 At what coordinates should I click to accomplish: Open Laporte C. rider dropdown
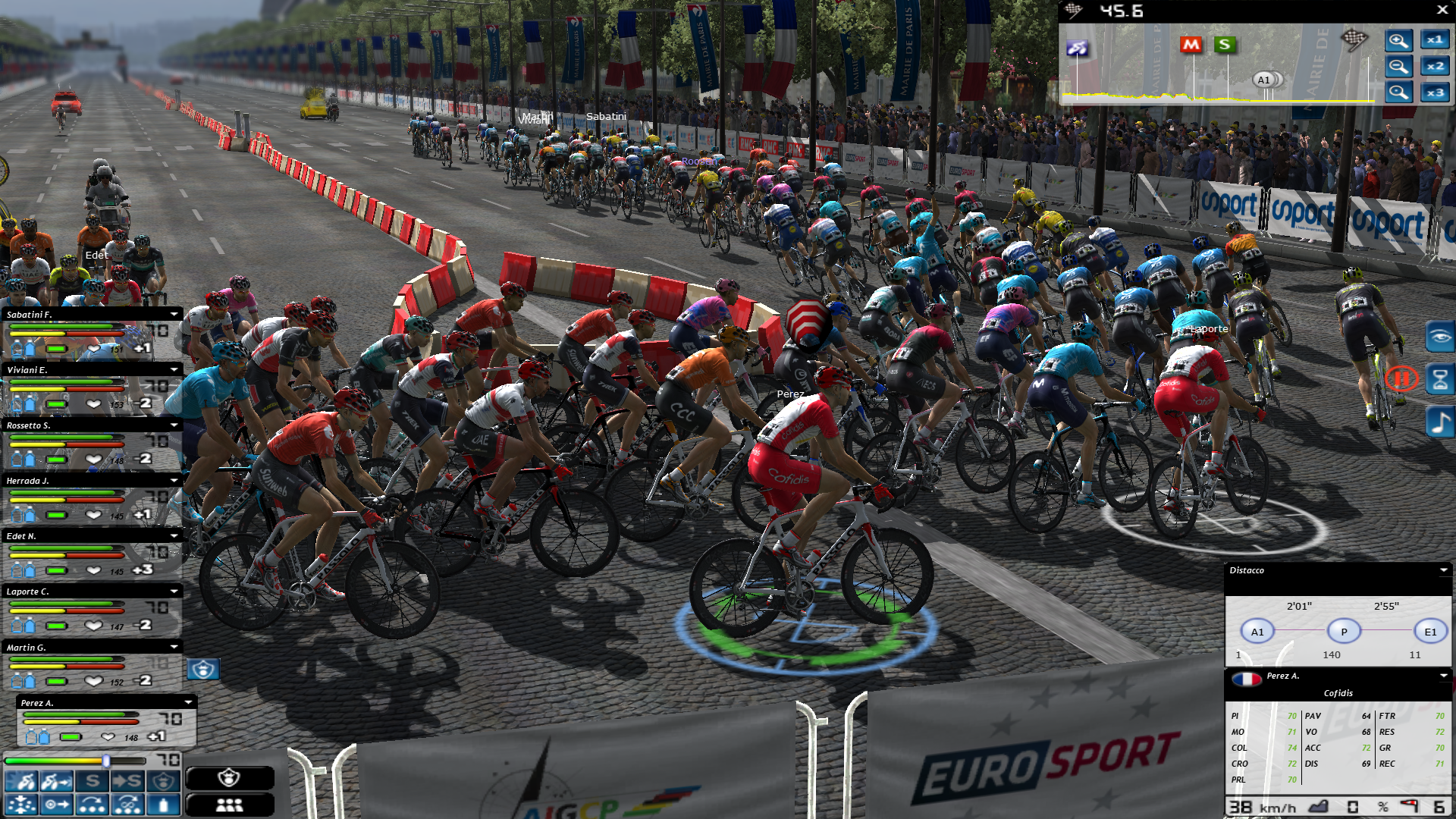(174, 591)
